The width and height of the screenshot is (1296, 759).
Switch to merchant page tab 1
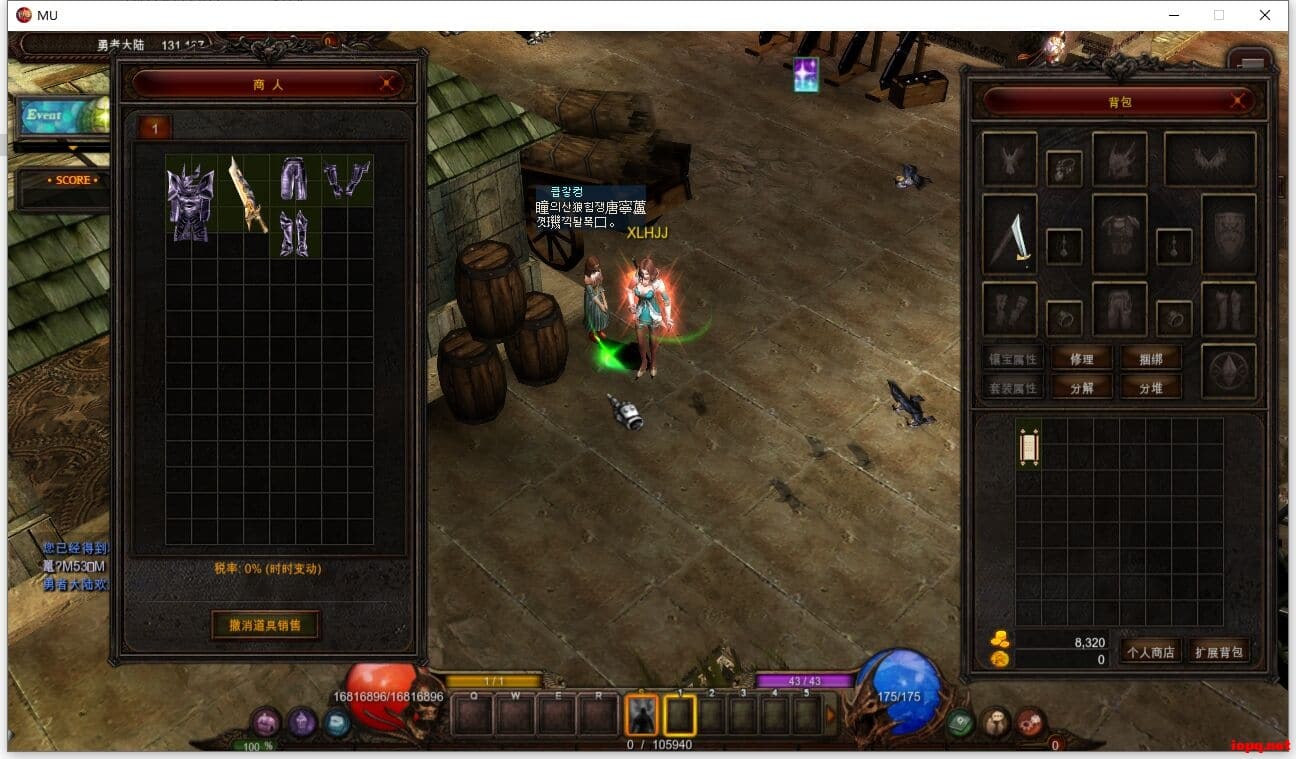155,127
